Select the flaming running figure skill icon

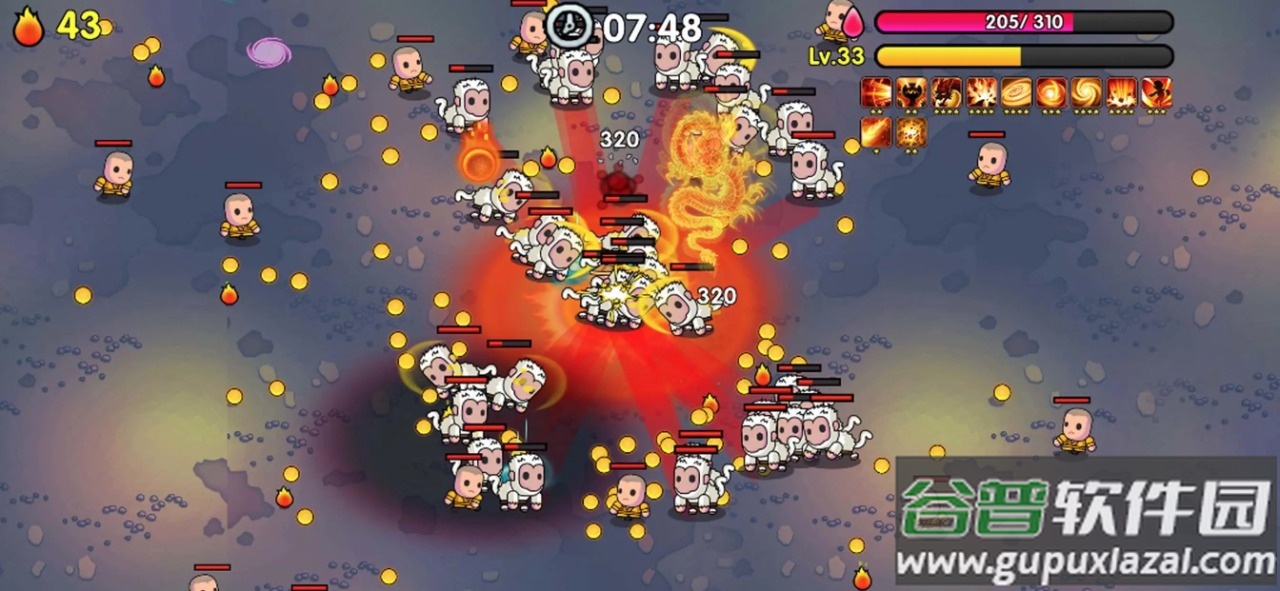(x=1156, y=93)
